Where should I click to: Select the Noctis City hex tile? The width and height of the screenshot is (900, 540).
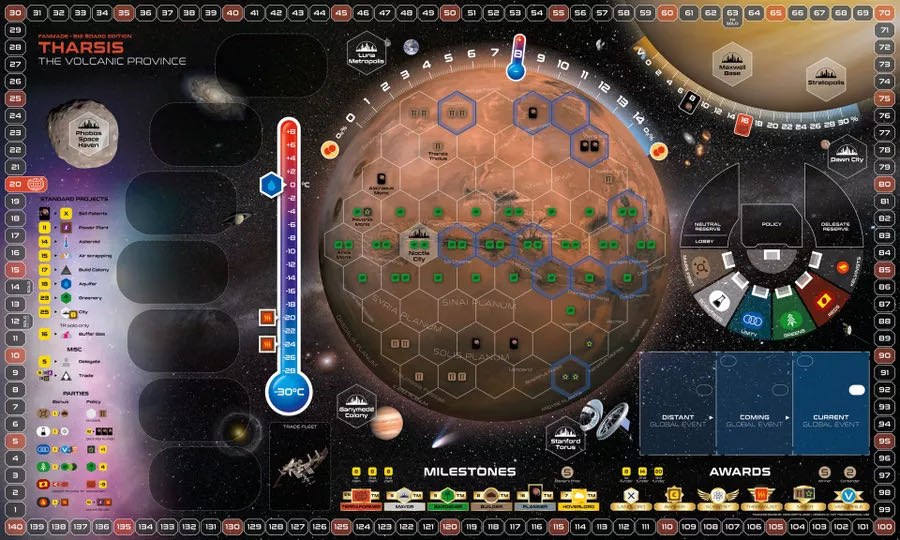click(417, 243)
